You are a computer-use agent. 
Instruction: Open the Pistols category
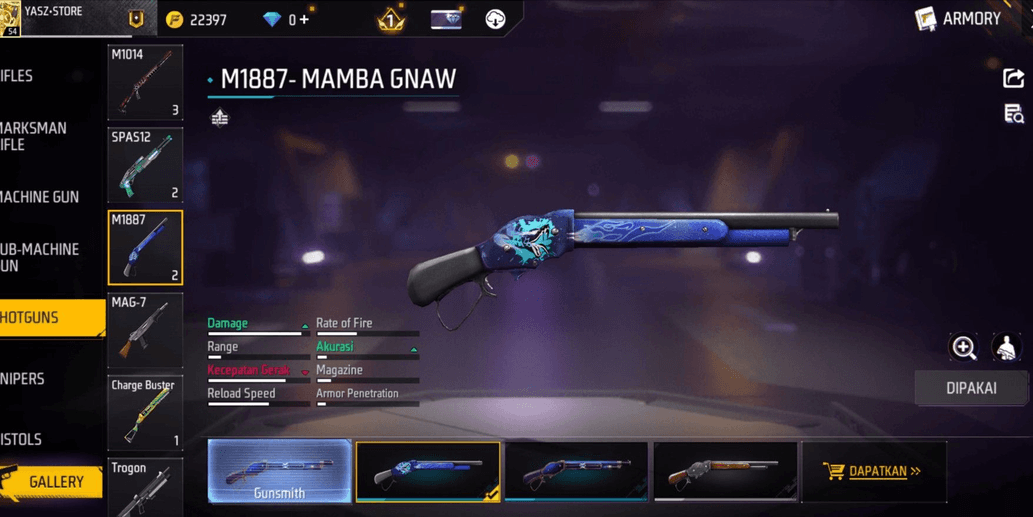pyautogui.click(x=22, y=440)
